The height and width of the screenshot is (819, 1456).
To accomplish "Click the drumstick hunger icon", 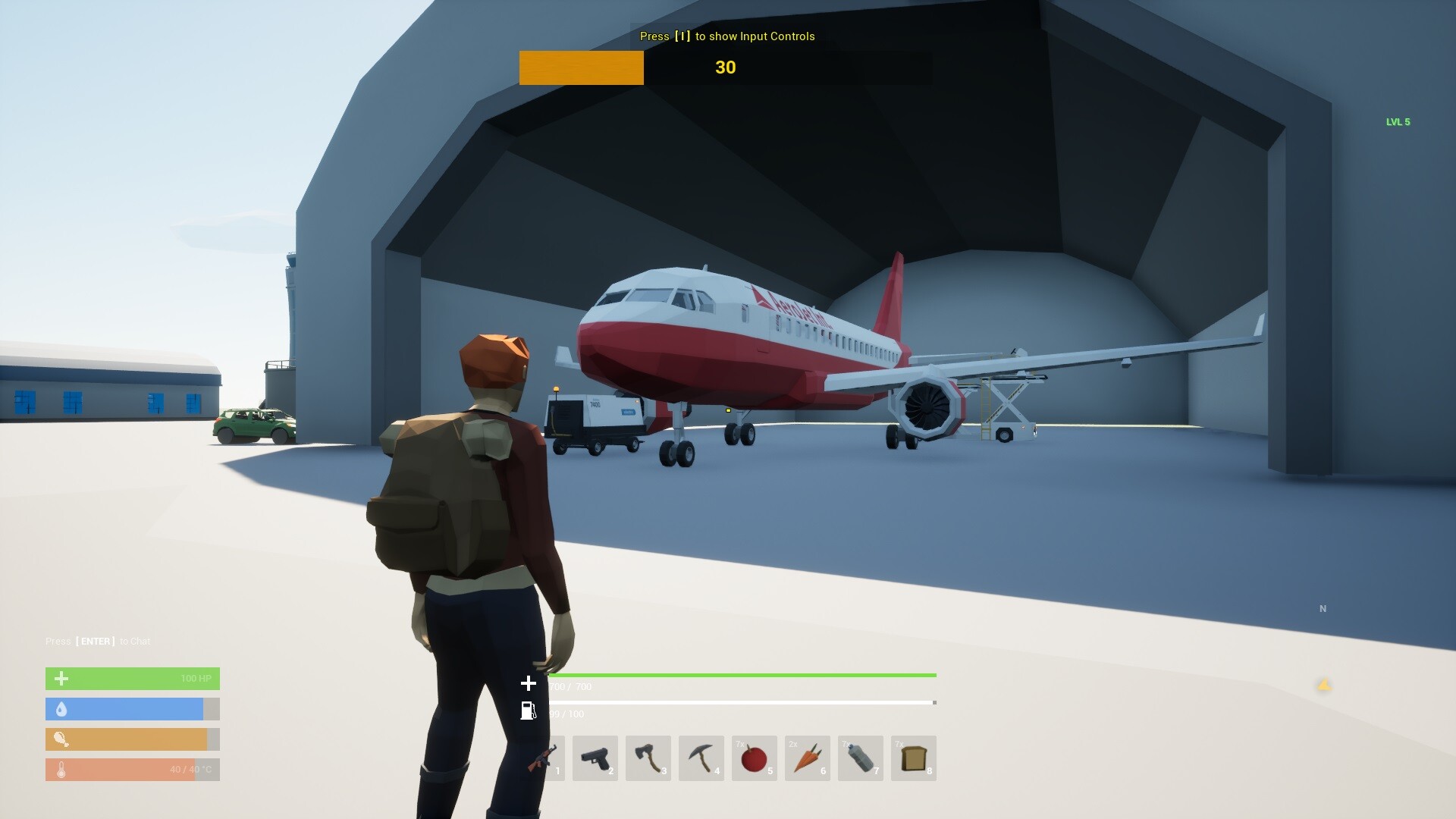I will [61, 739].
